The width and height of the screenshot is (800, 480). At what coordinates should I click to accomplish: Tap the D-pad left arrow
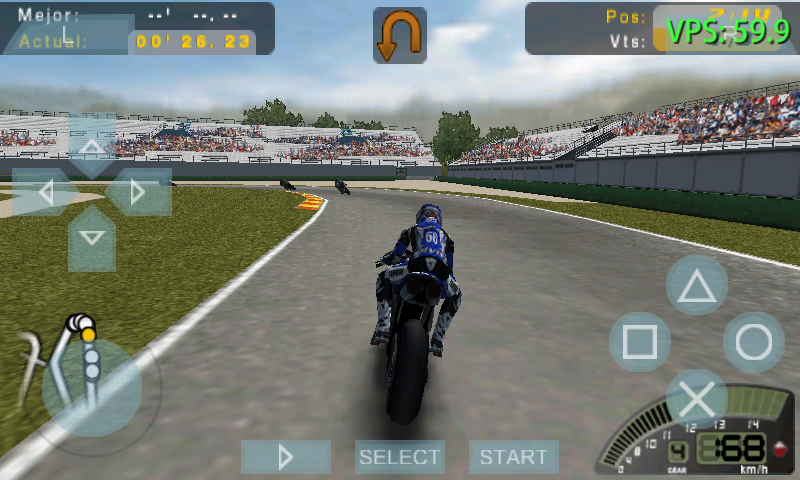[x=45, y=192]
